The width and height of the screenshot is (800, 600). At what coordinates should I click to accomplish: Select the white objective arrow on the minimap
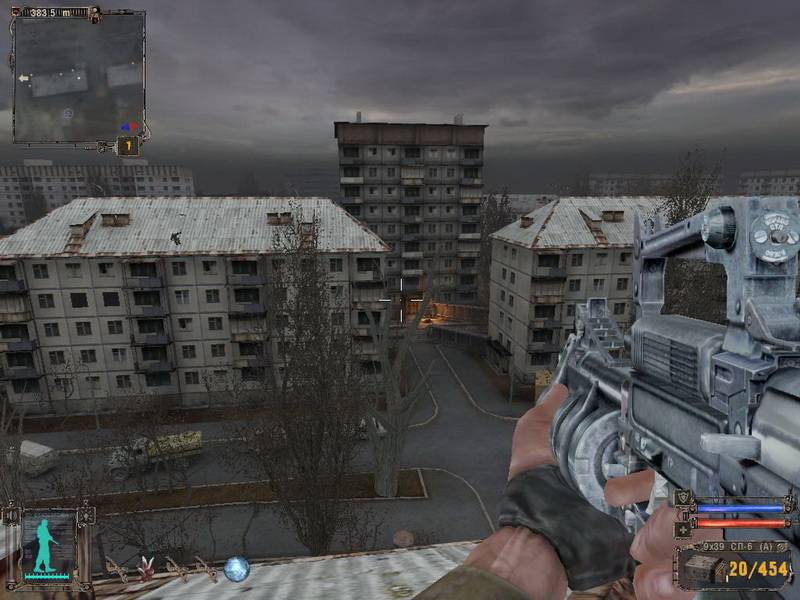point(23,77)
